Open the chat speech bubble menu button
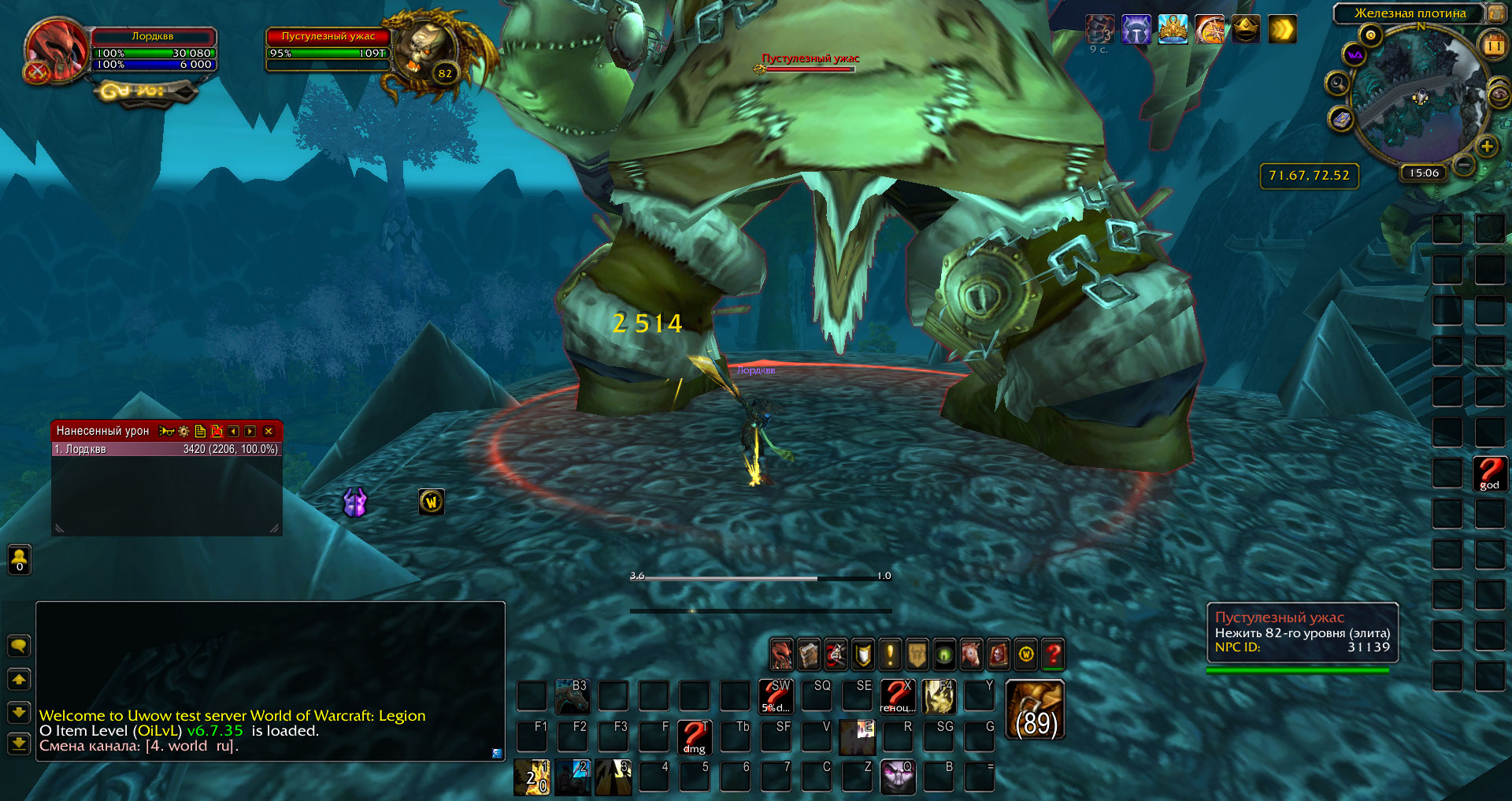 [x=19, y=647]
